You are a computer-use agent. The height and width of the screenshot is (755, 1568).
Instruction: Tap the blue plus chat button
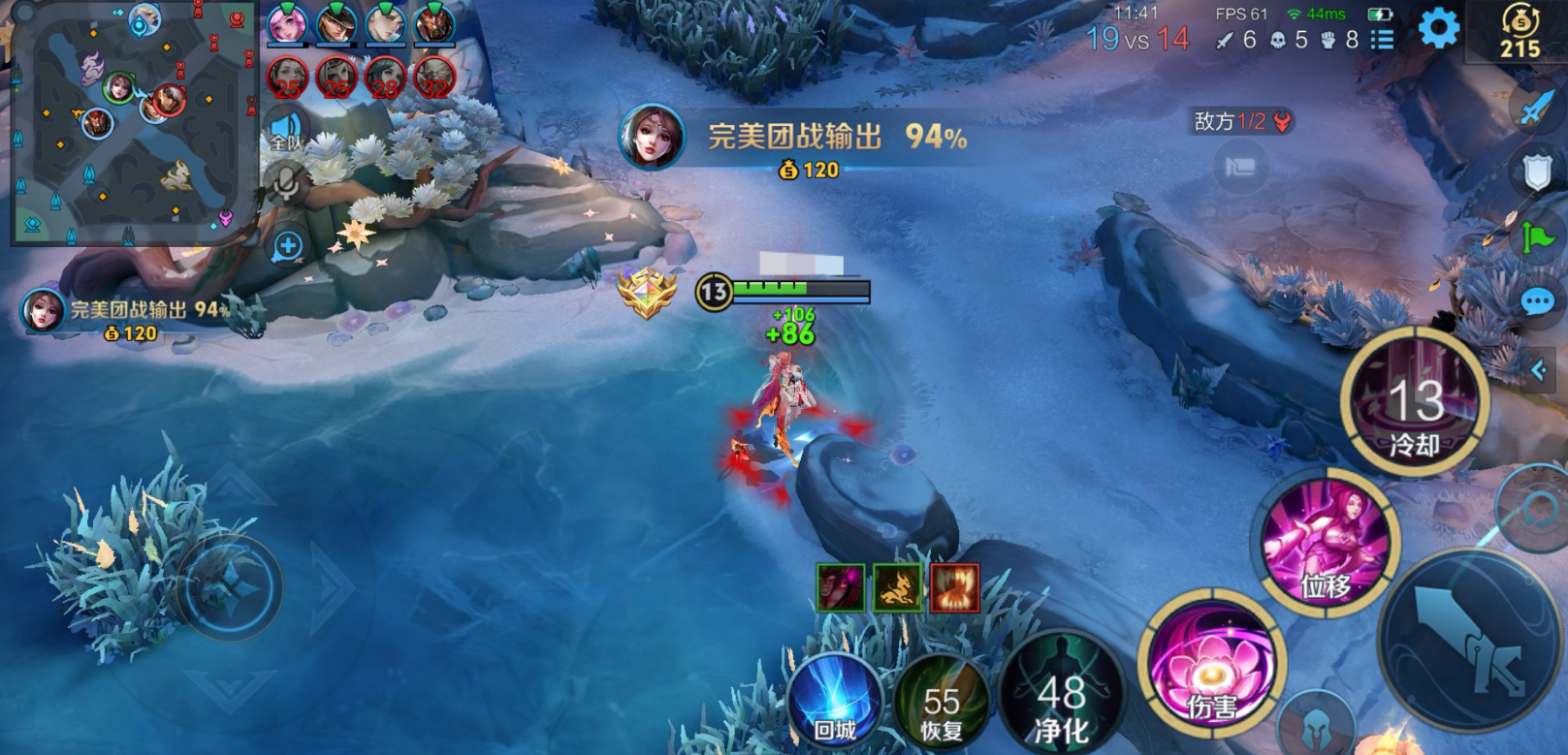point(287,247)
